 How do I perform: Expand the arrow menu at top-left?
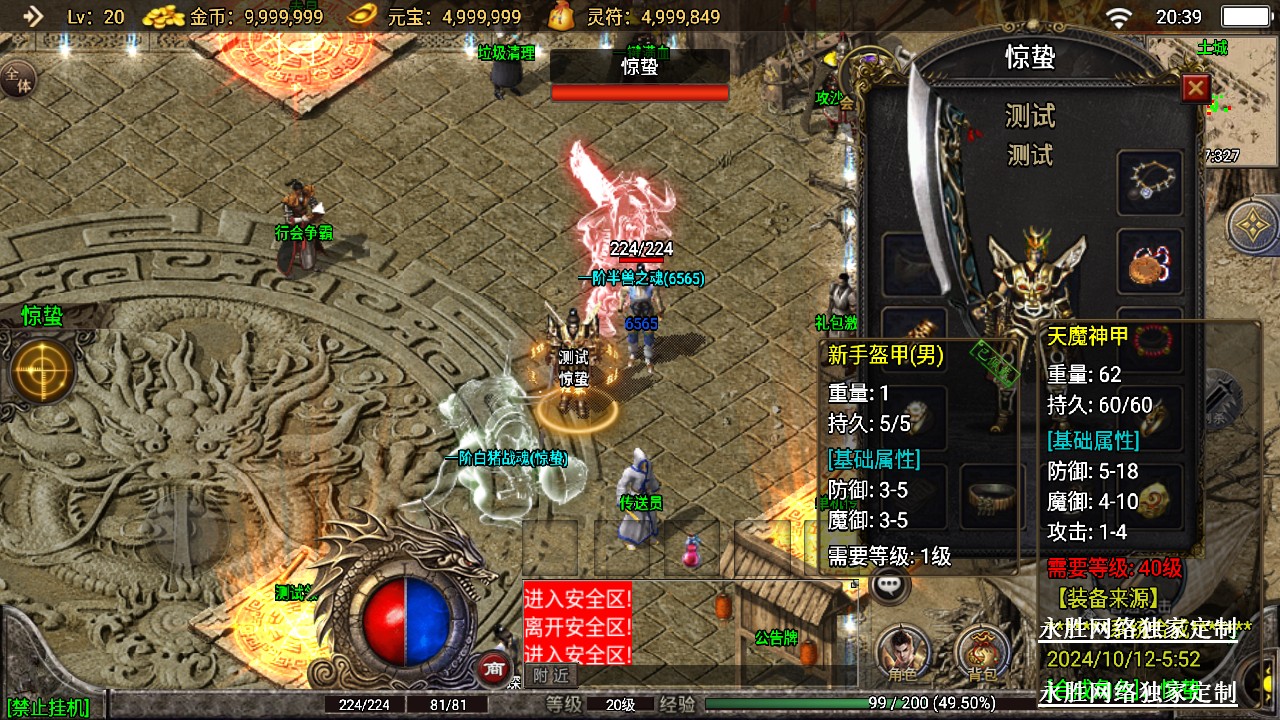coord(32,16)
